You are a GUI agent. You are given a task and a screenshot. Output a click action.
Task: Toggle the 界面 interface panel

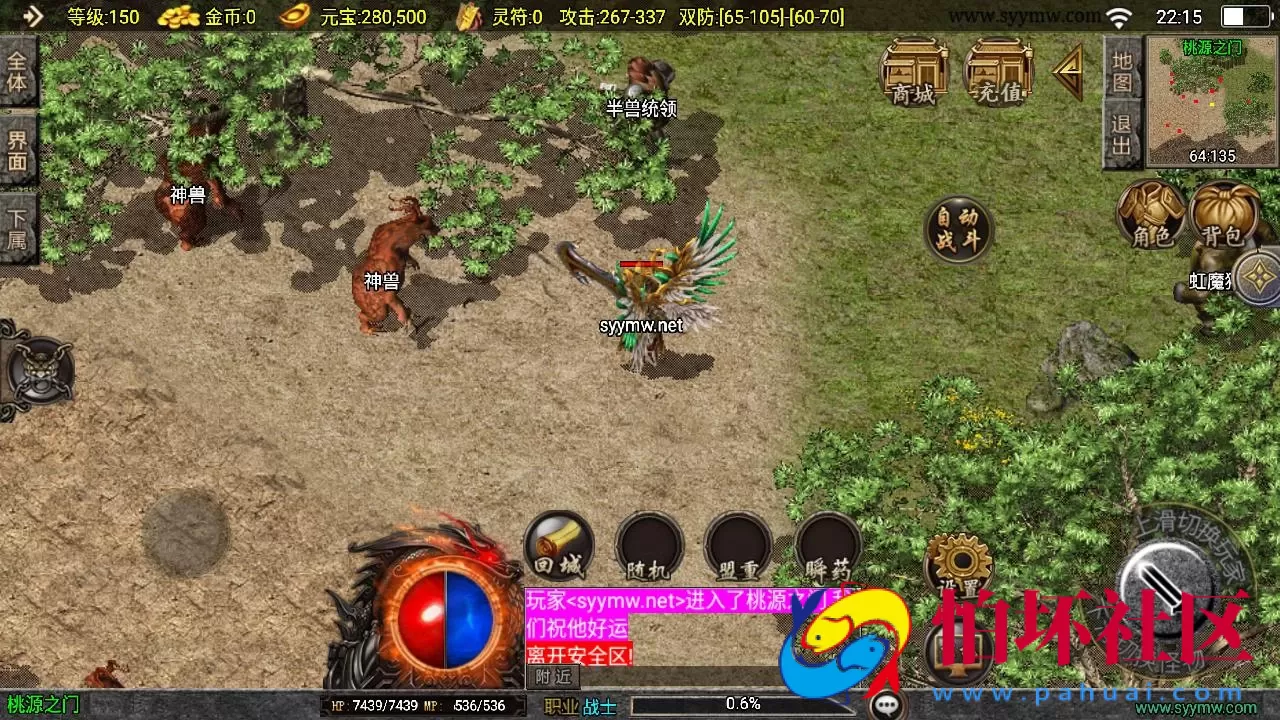[x=18, y=152]
